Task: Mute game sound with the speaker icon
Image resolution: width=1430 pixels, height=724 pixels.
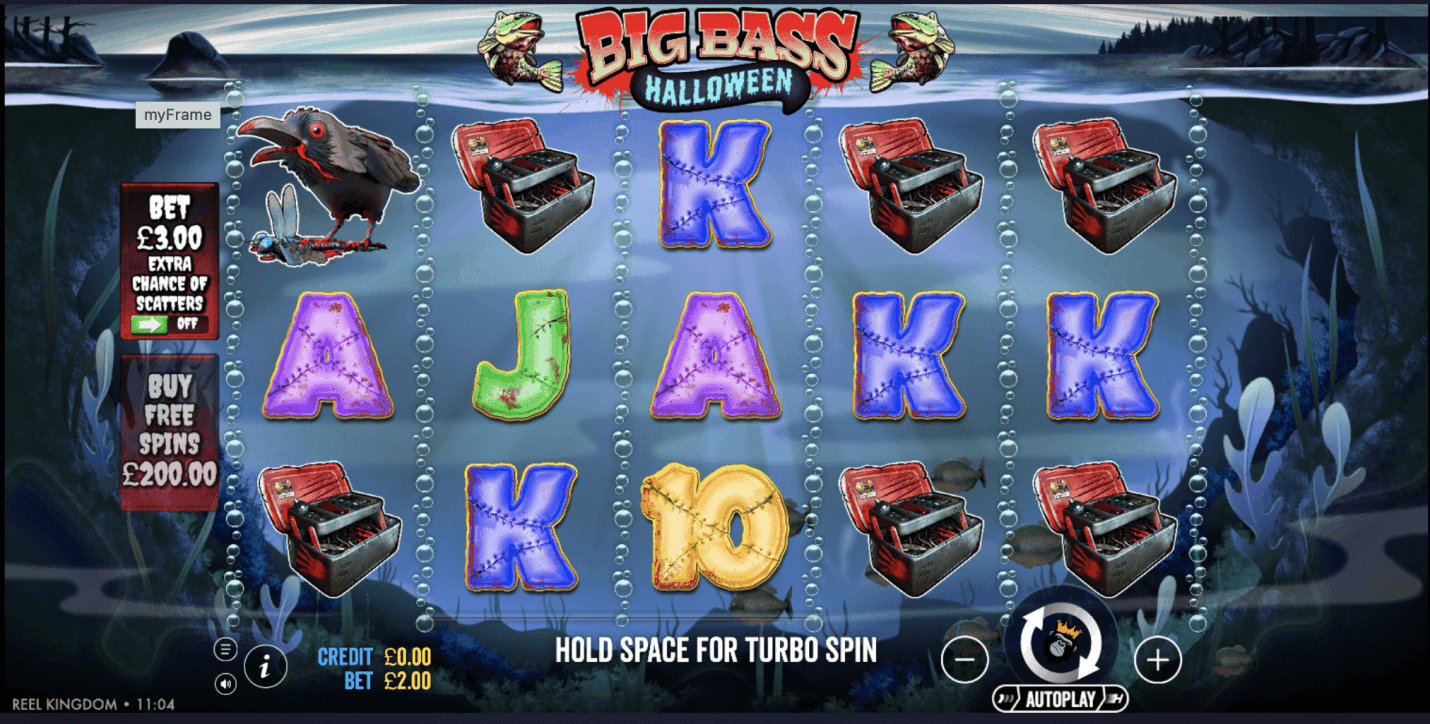Action: point(225,684)
